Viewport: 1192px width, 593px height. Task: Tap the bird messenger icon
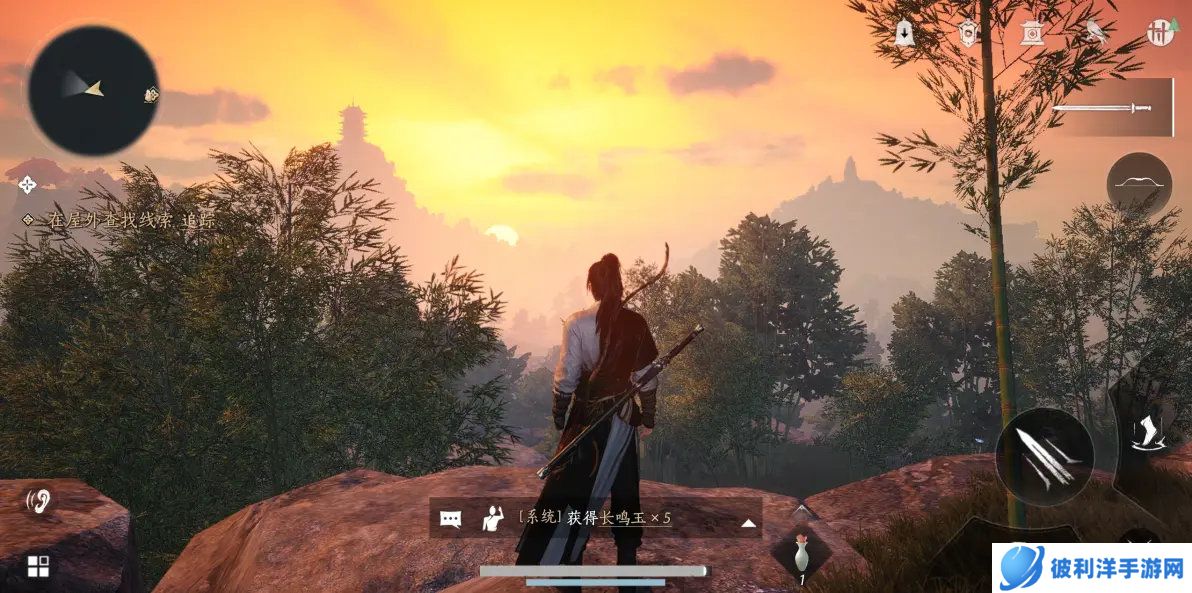[1096, 32]
